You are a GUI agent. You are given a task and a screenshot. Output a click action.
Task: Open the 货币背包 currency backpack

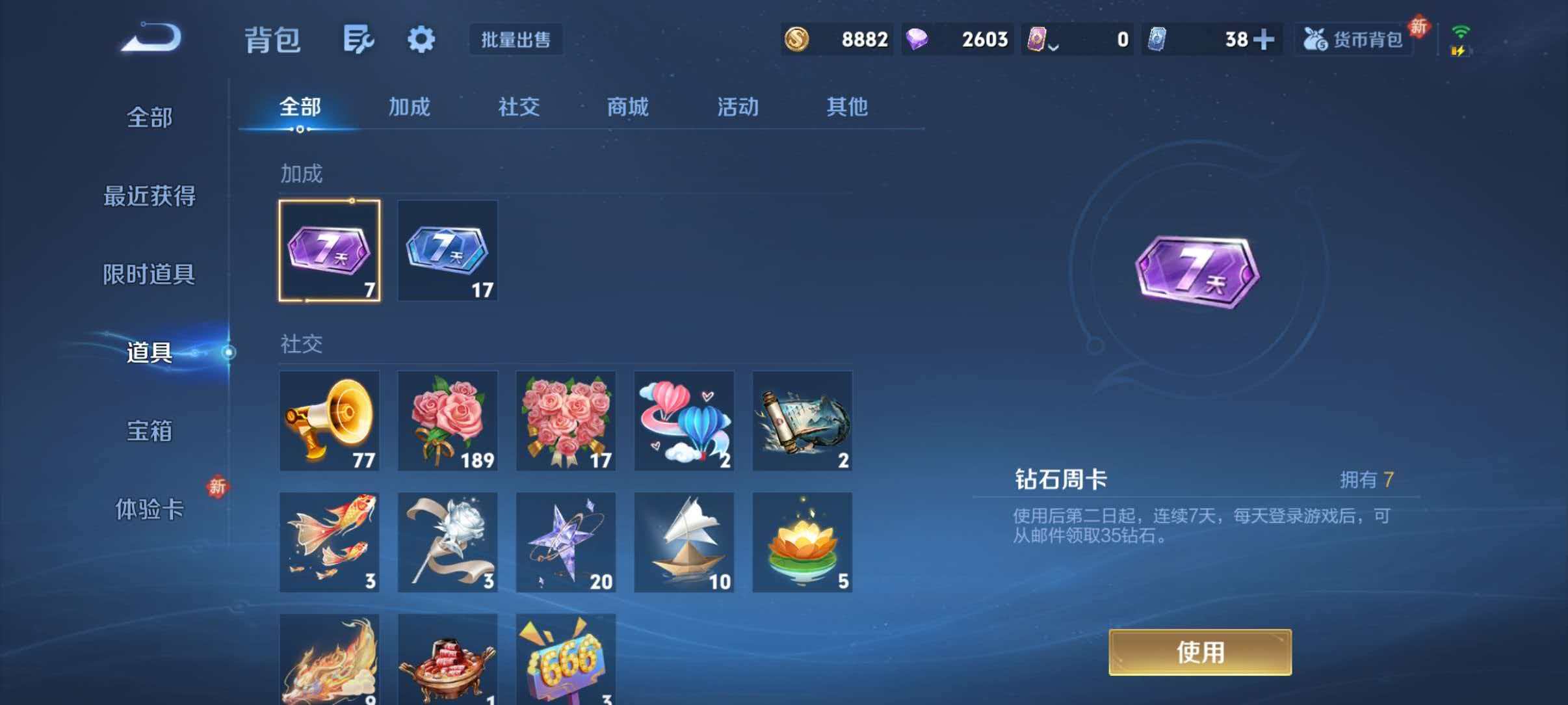pyautogui.click(x=1353, y=39)
